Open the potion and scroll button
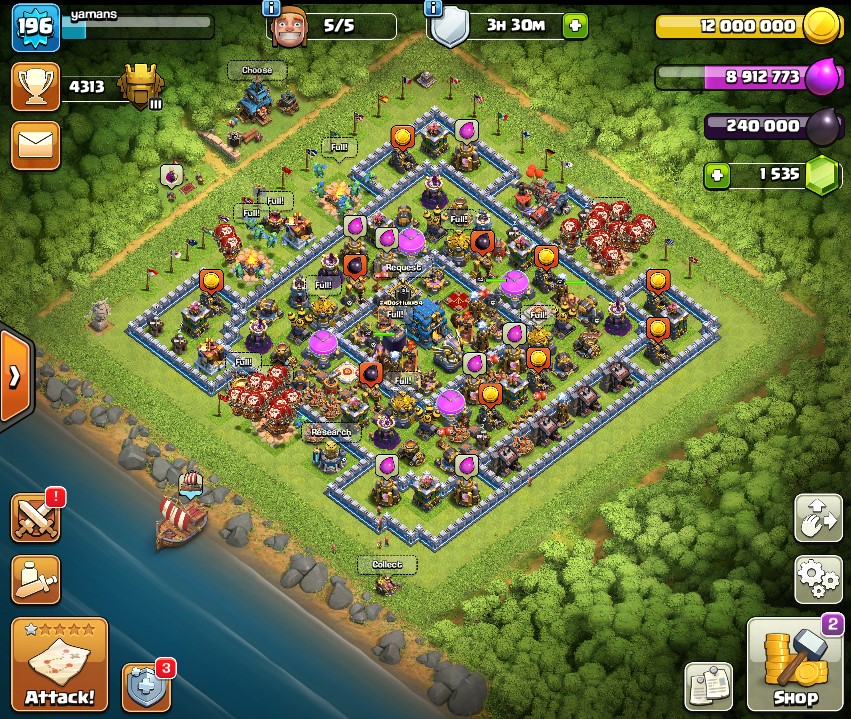This screenshot has width=851, height=719. pyautogui.click(x=35, y=578)
